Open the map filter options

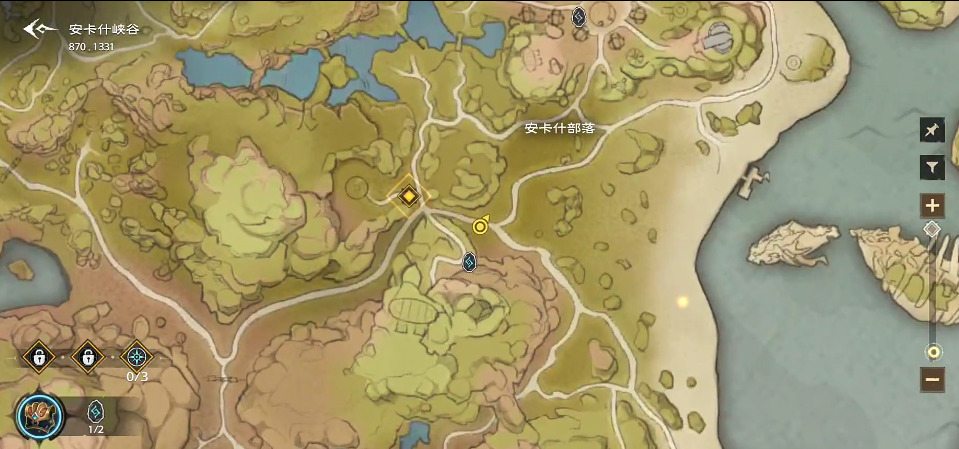click(932, 169)
